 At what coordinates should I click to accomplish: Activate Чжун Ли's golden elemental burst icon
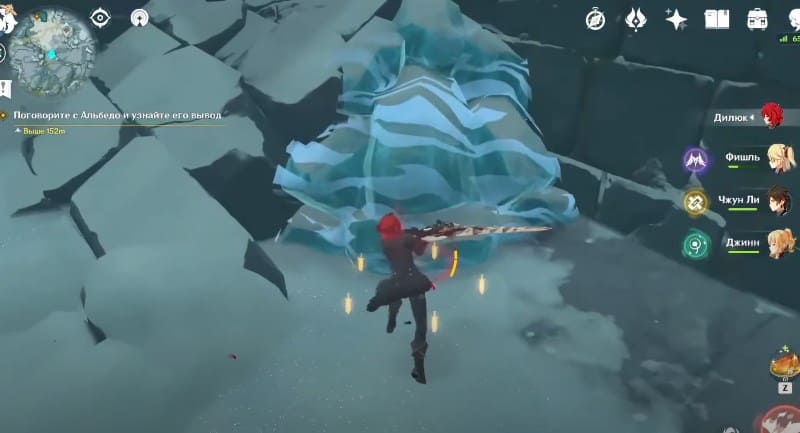tap(696, 201)
